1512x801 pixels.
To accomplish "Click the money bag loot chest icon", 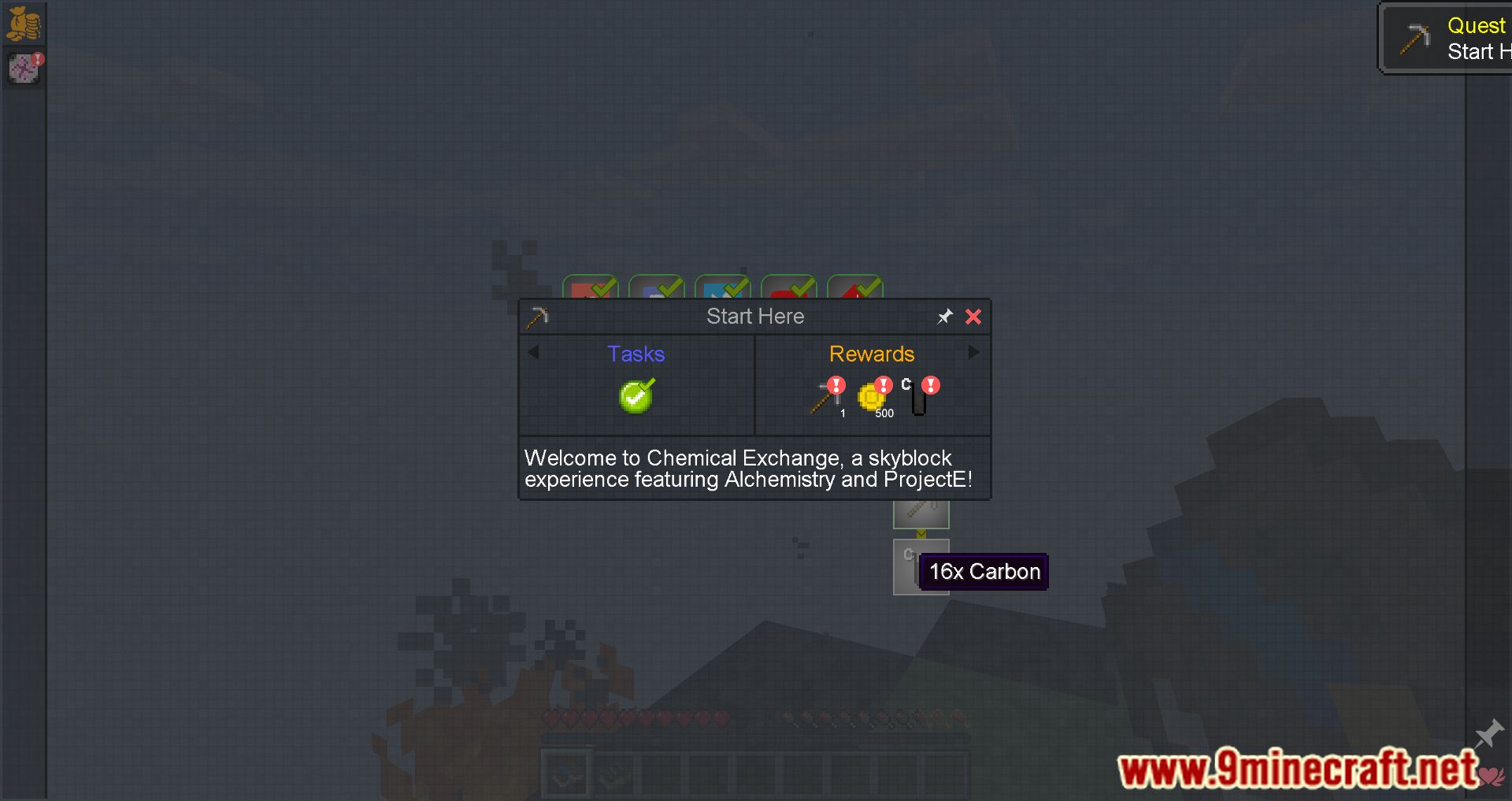I will [24, 22].
